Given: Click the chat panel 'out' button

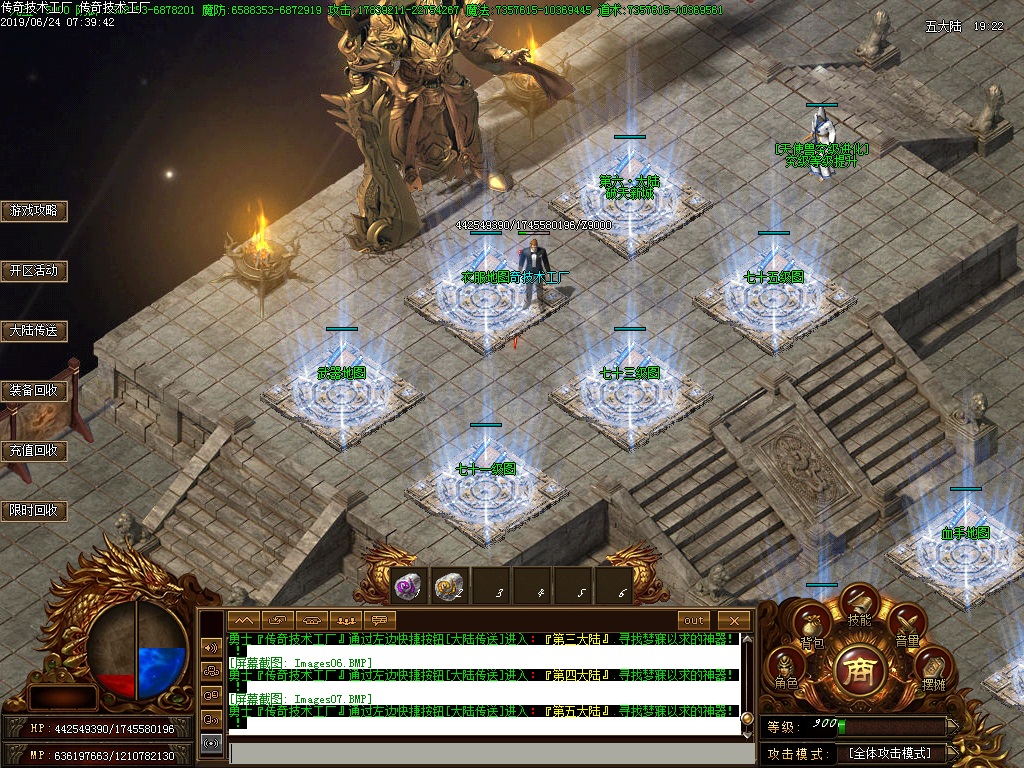Looking at the screenshot, I should click(693, 621).
